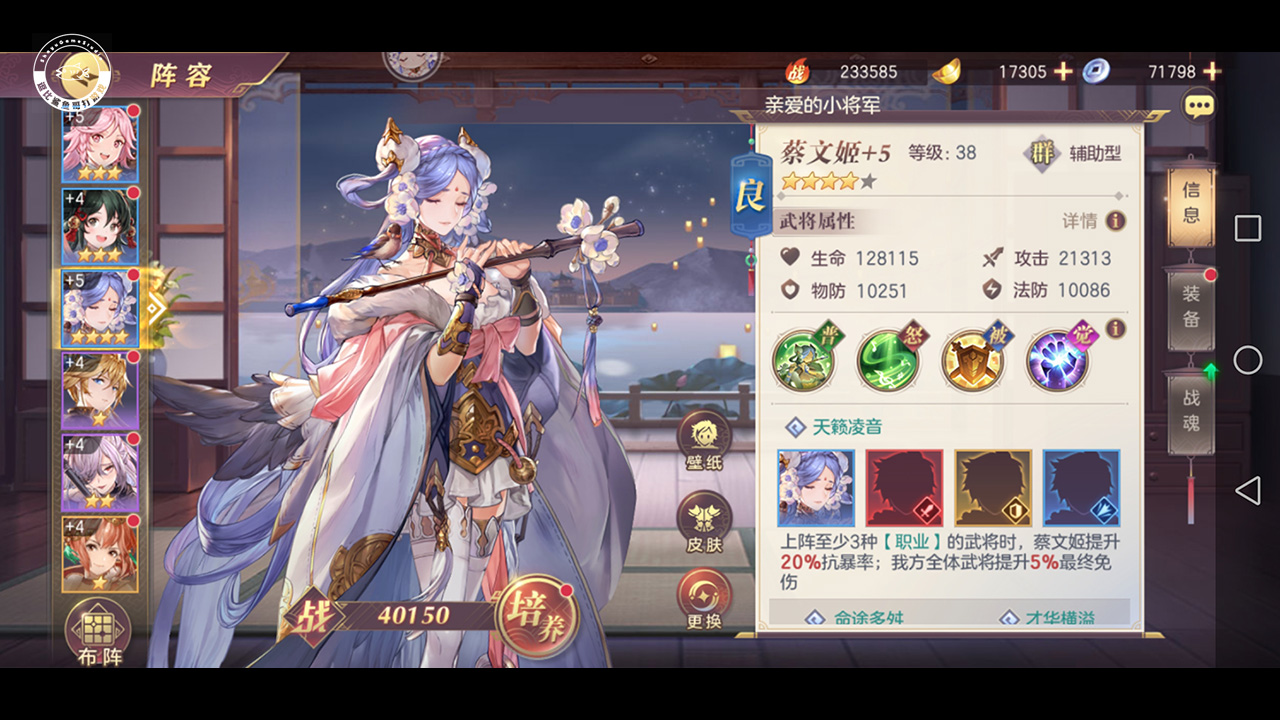Open the chat message bubble icon

tap(1198, 104)
